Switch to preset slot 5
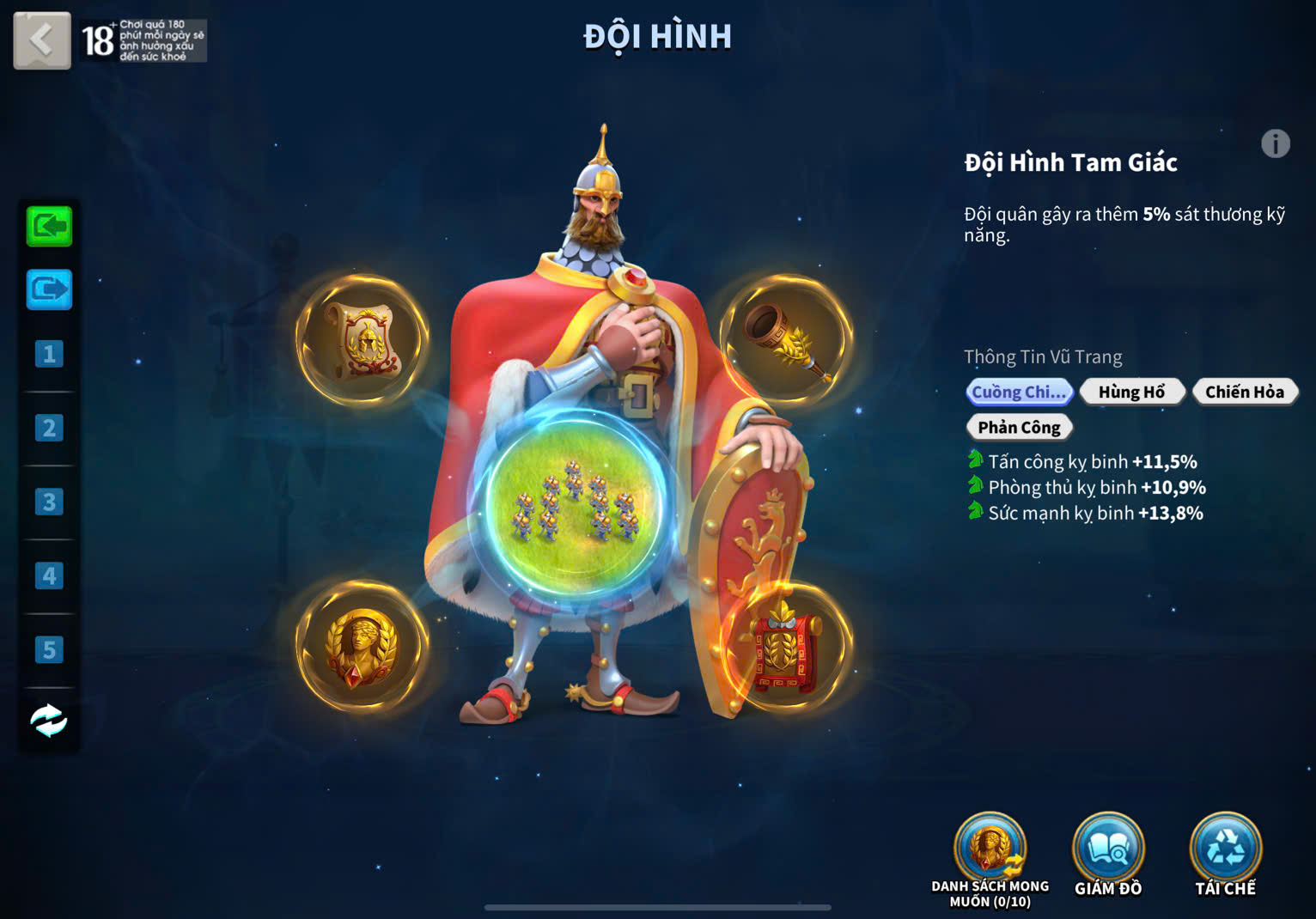Image resolution: width=1316 pixels, height=919 pixels. coord(49,649)
